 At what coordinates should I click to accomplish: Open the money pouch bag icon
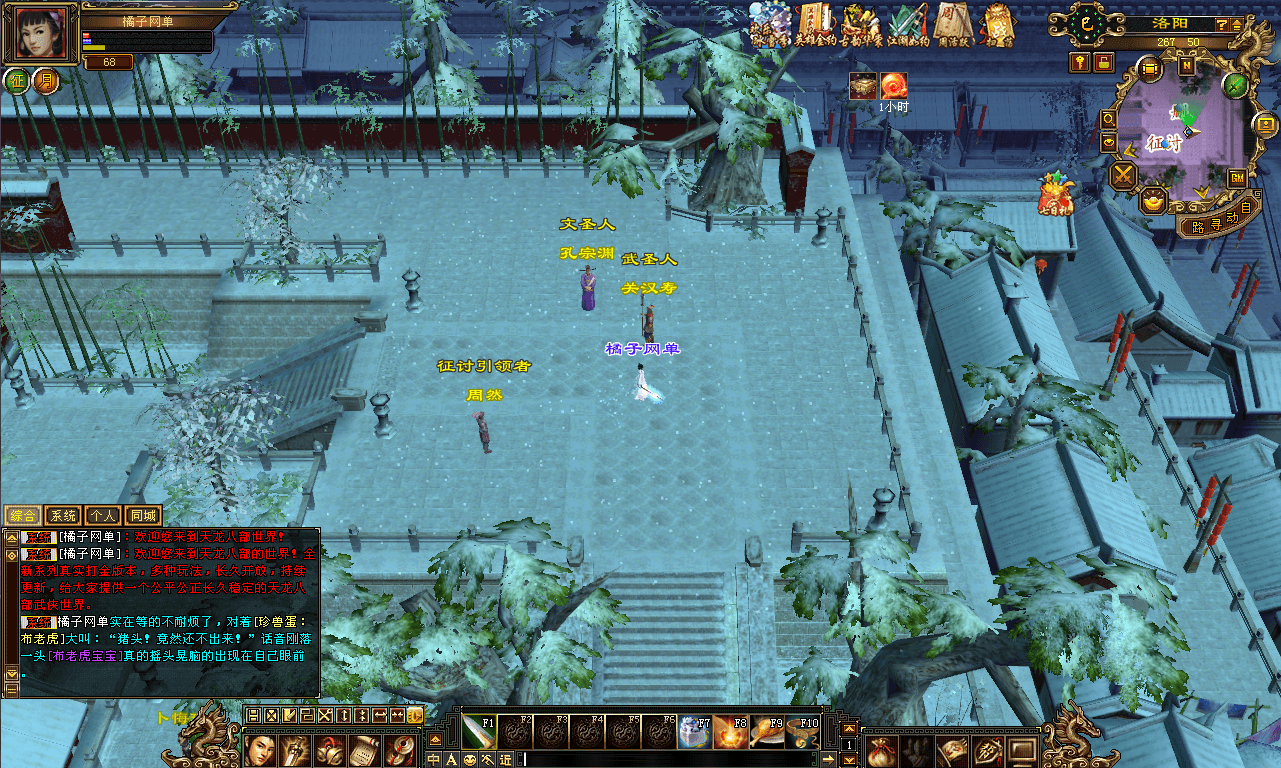880,750
